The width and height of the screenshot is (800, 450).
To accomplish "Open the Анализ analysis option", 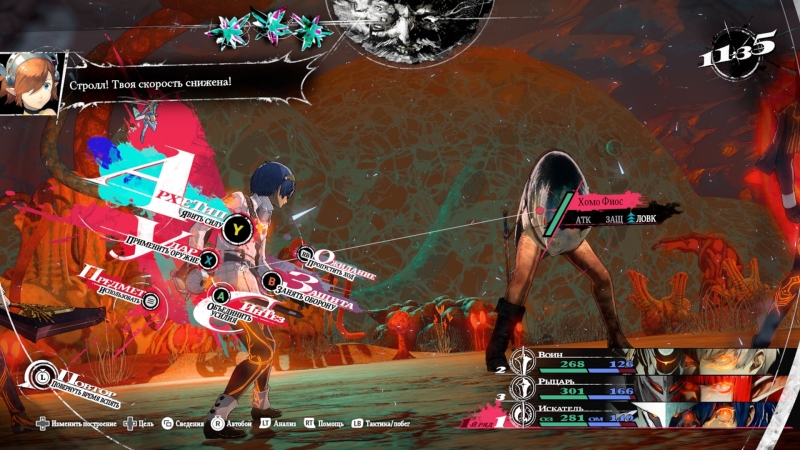I will 280,424.
